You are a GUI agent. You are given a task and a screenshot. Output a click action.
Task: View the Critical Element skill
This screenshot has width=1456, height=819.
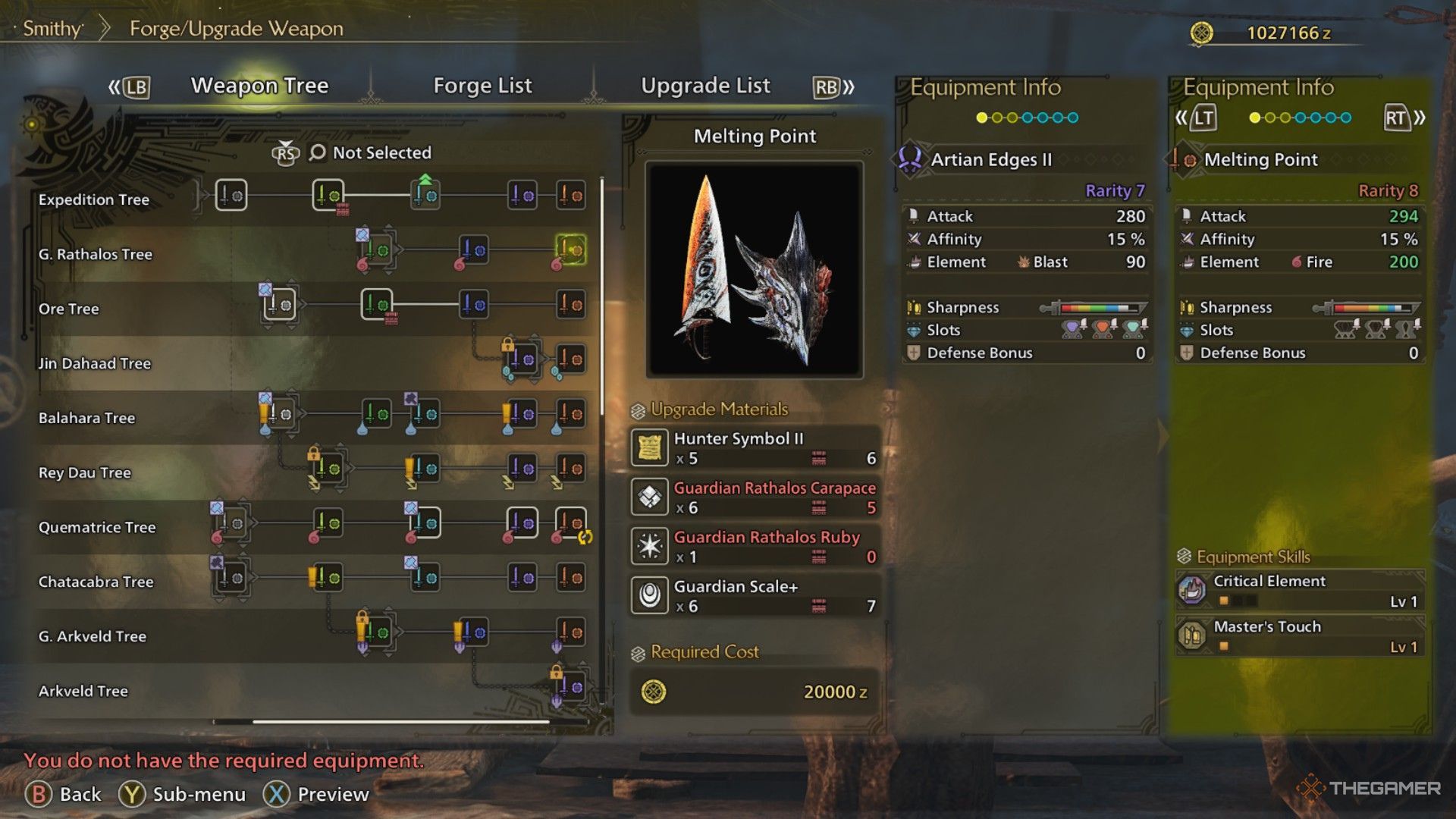[1300, 590]
